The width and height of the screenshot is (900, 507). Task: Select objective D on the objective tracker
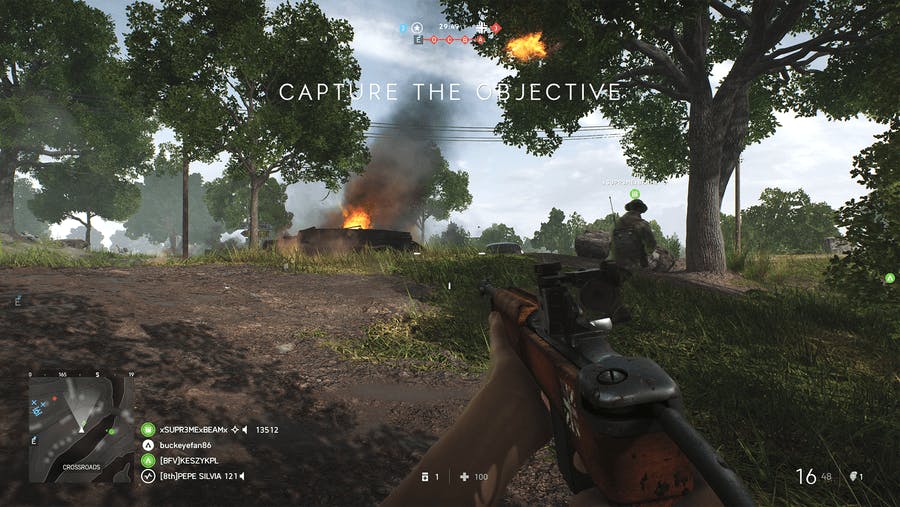434,39
